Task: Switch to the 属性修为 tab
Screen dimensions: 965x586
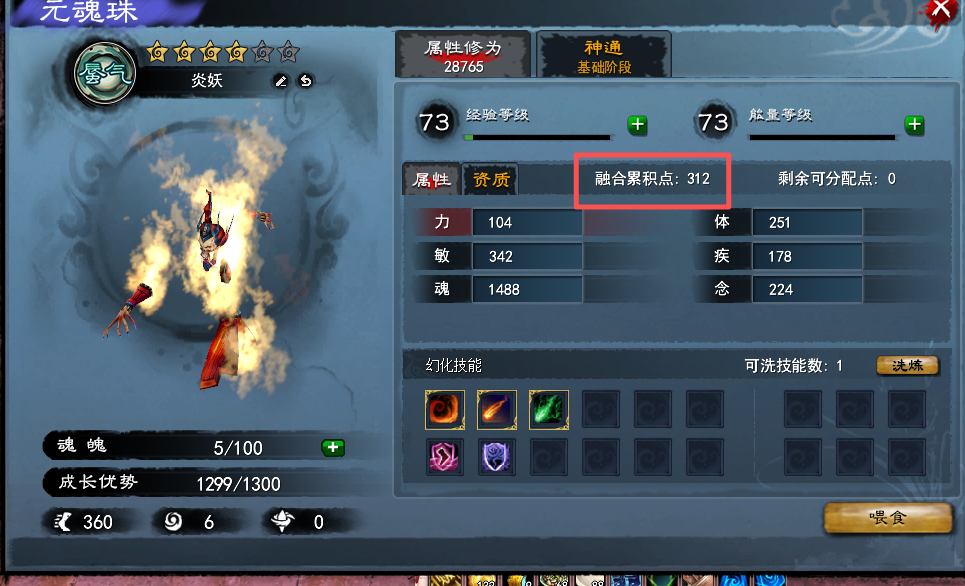Action: pos(462,56)
